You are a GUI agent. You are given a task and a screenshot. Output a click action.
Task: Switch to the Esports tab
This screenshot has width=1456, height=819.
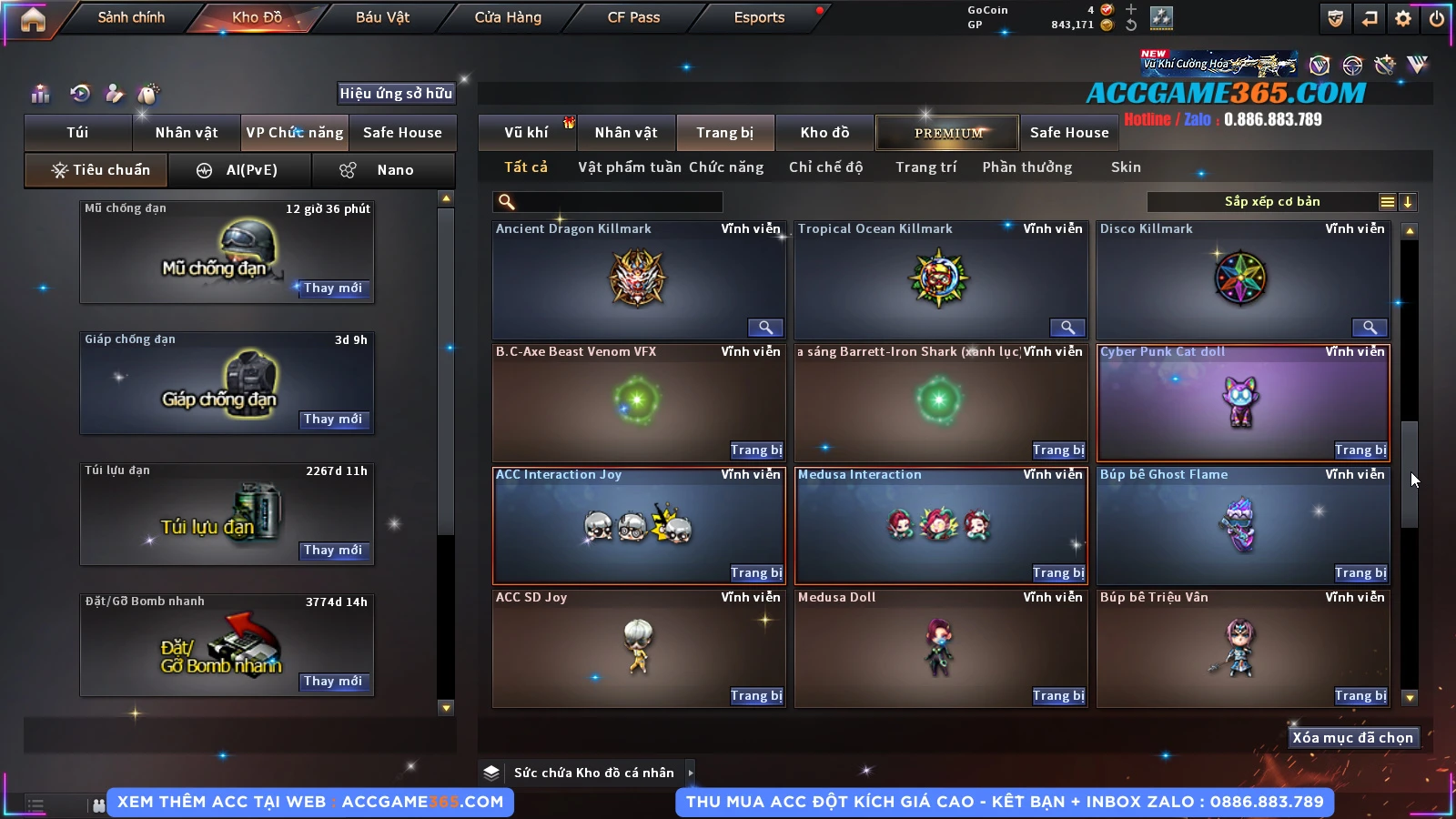click(759, 17)
